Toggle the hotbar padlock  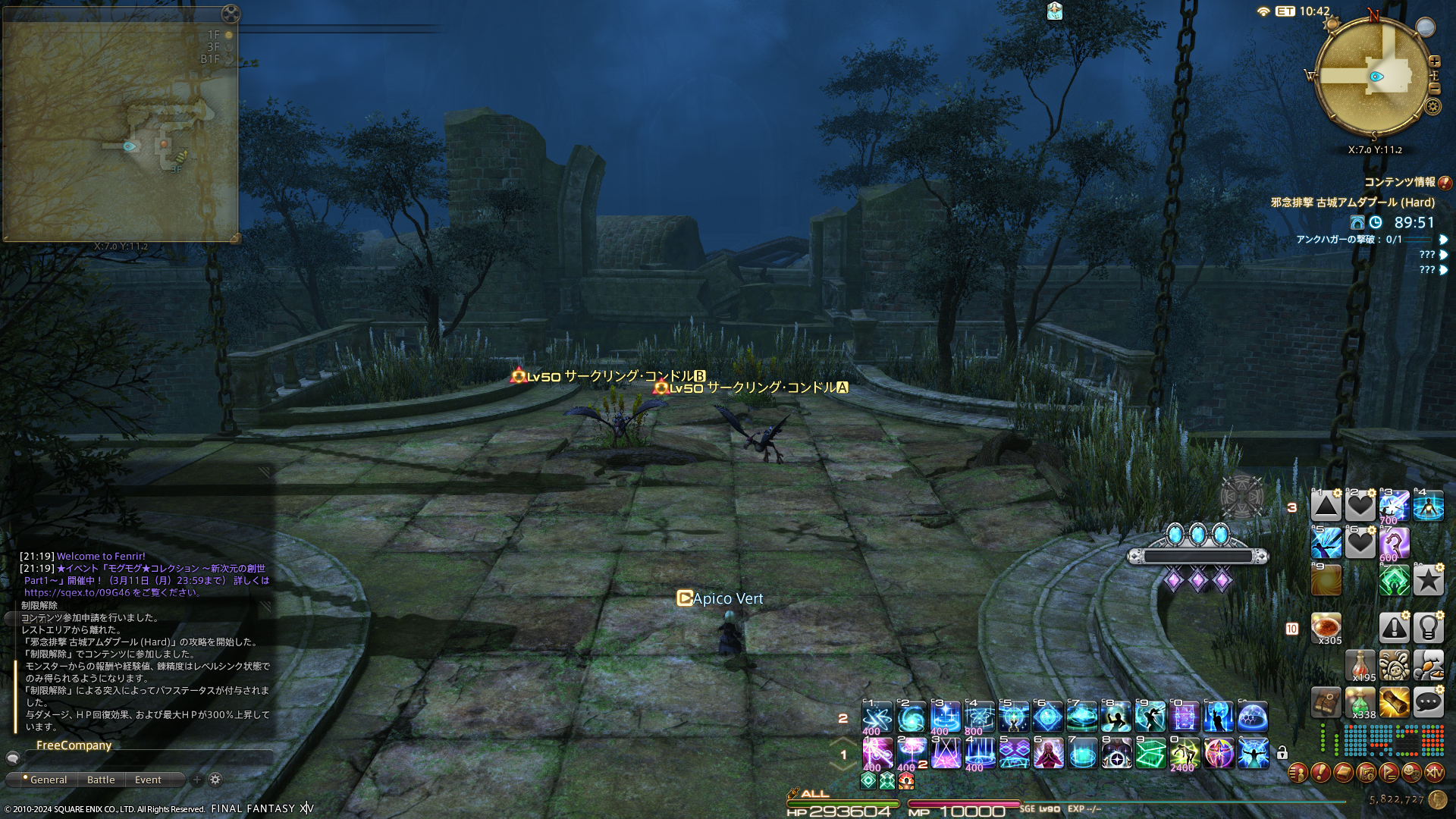tap(1282, 753)
